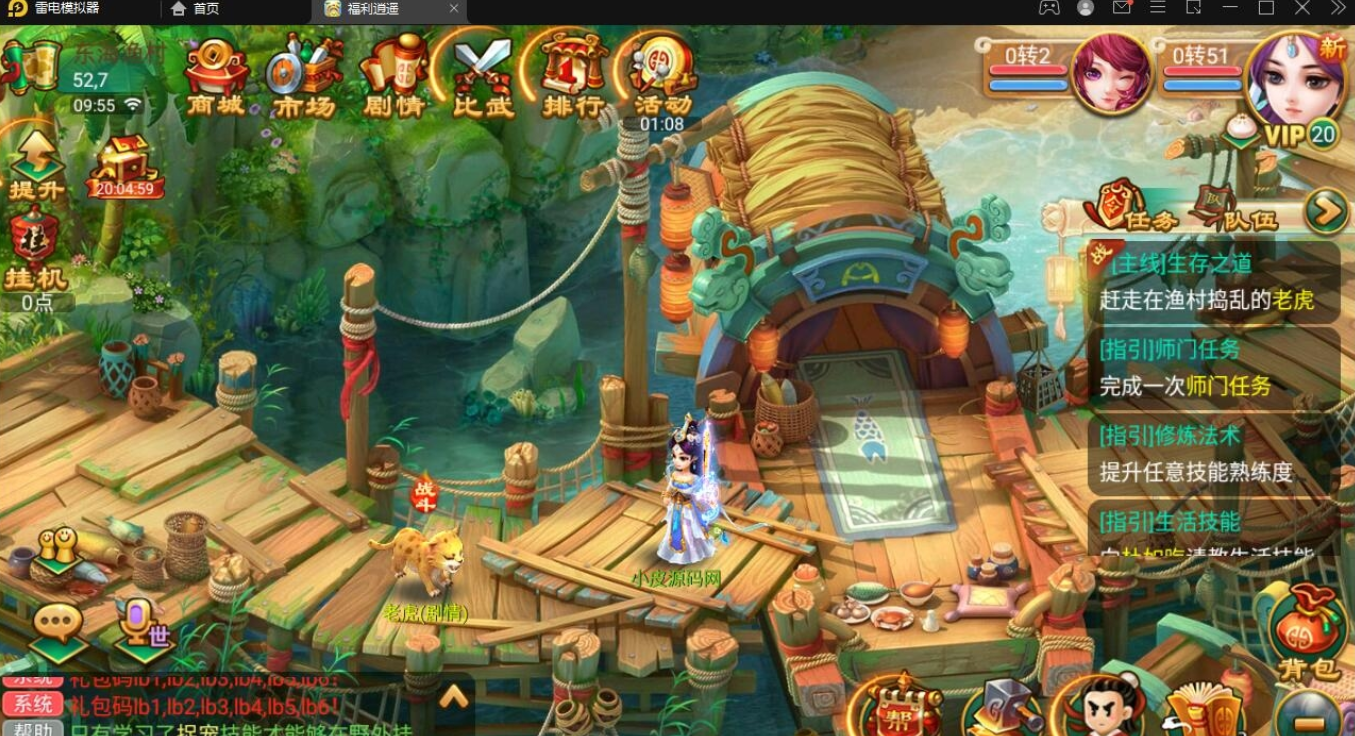Open the treasure chest countdown reward
Image resolution: width=1355 pixels, height=736 pixels.
point(124,166)
